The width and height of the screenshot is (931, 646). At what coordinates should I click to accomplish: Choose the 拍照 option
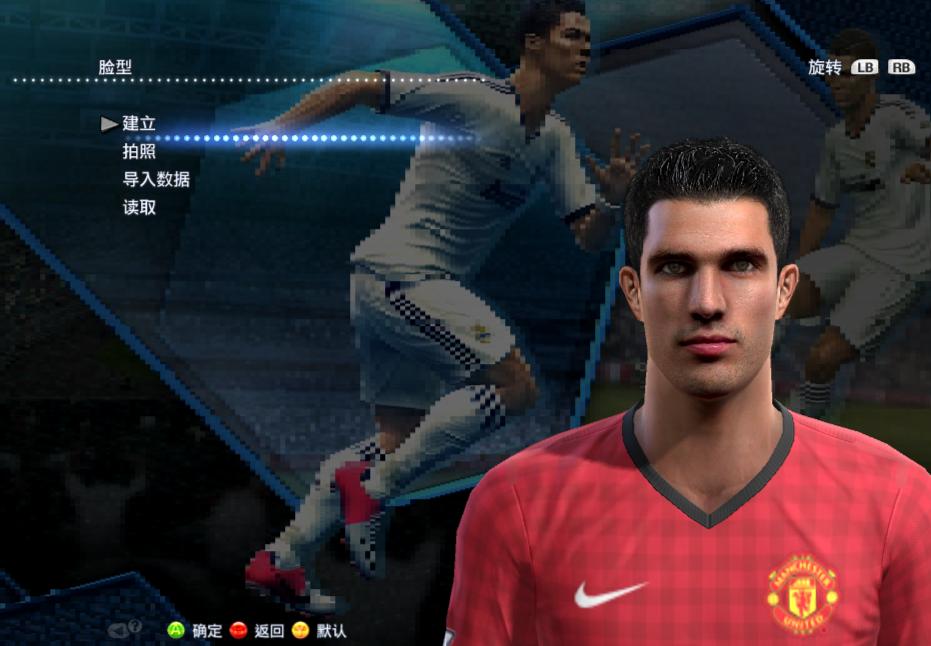tap(139, 152)
